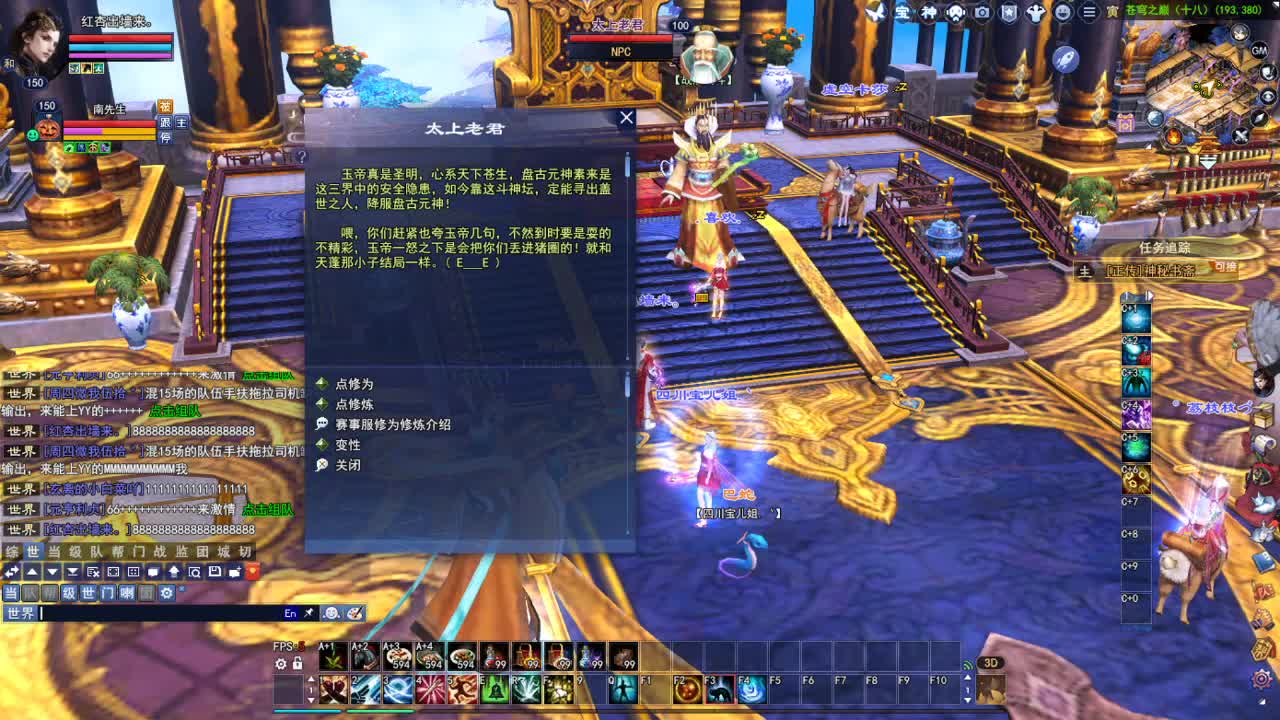Toggle the En input method in chat bar

(x=289, y=613)
